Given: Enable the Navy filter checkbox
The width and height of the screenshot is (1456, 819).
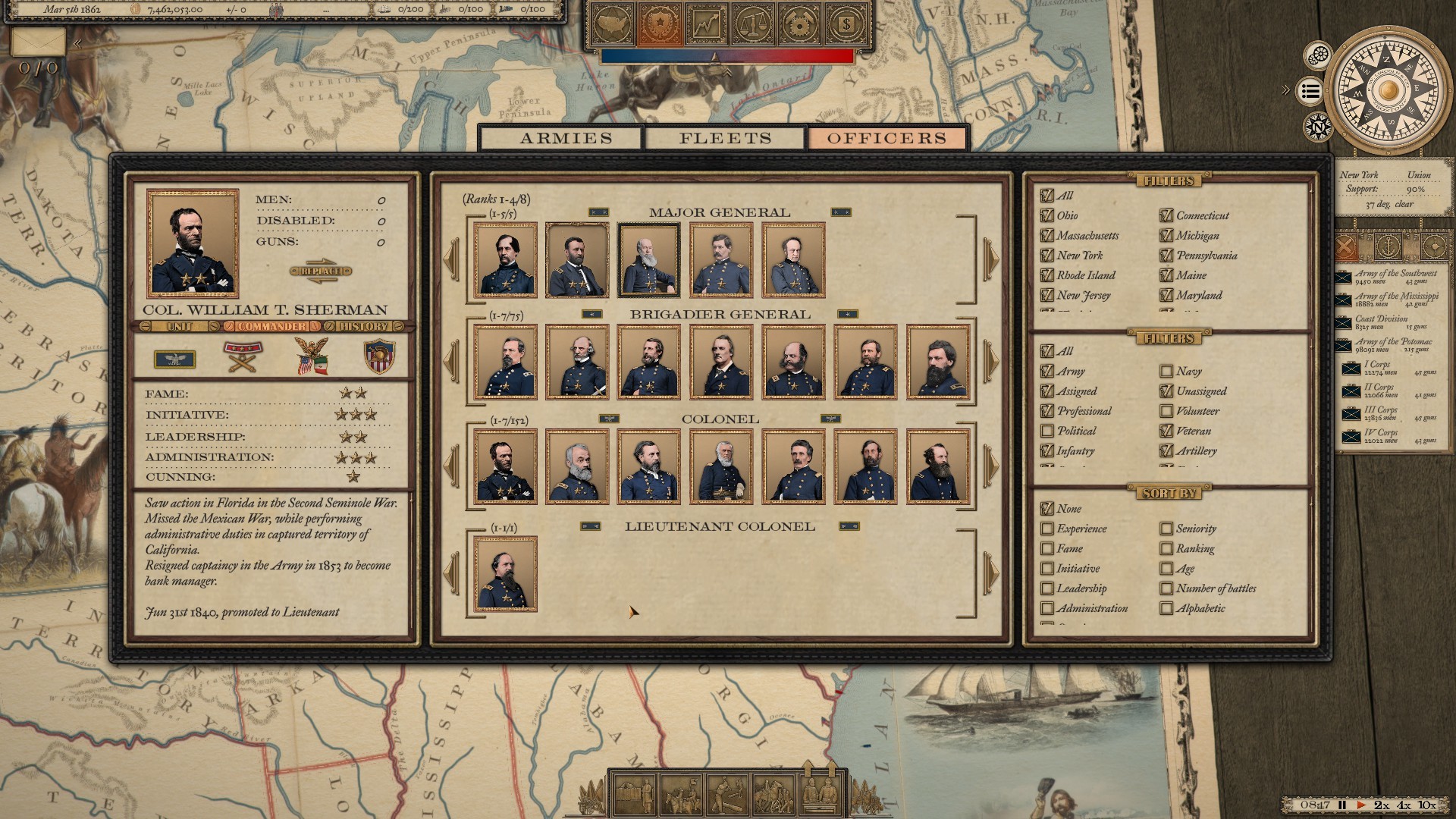Looking at the screenshot, I should point(1166,372).
